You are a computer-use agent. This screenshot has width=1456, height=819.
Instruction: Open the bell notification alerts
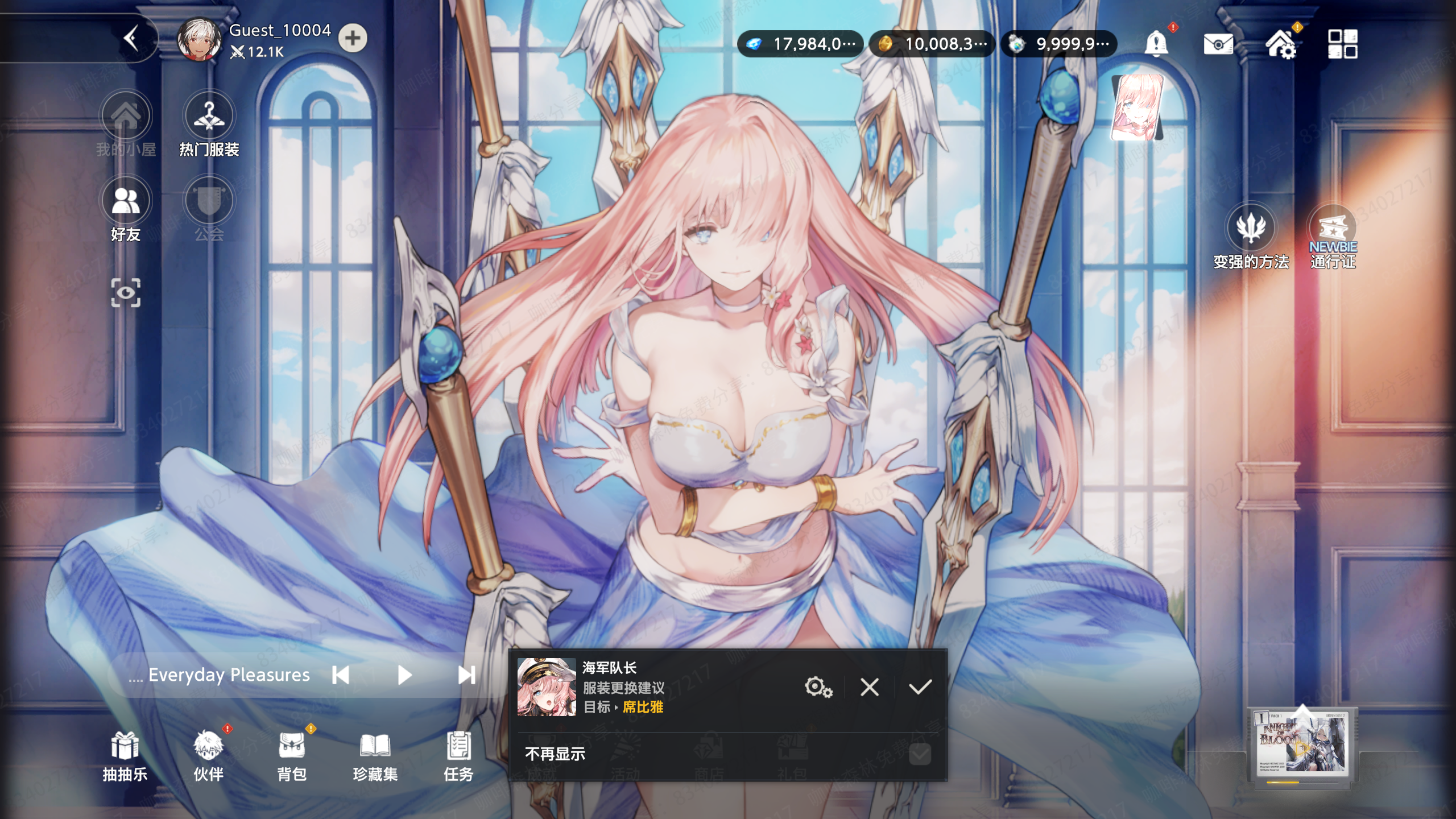tap(1159, 44)
